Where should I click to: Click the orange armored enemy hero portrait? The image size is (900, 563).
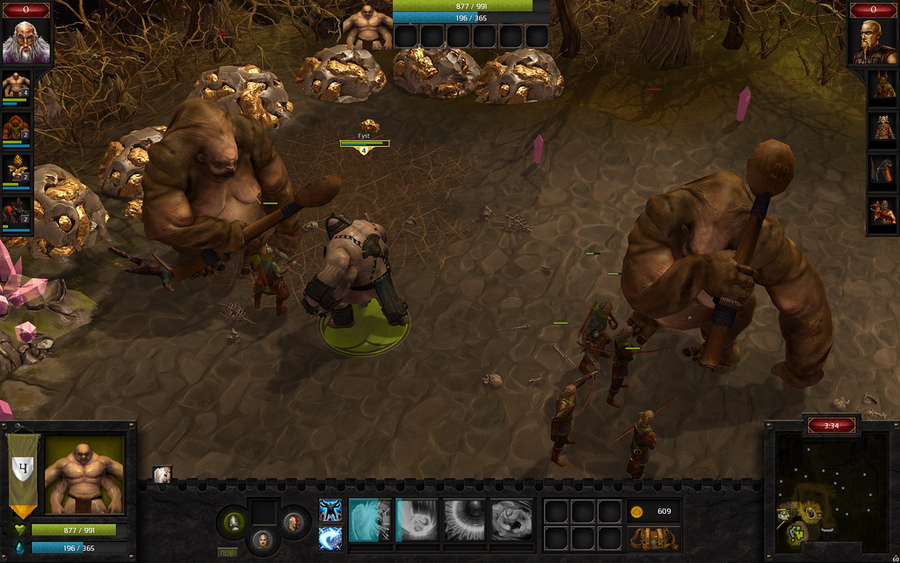point(882,128)
